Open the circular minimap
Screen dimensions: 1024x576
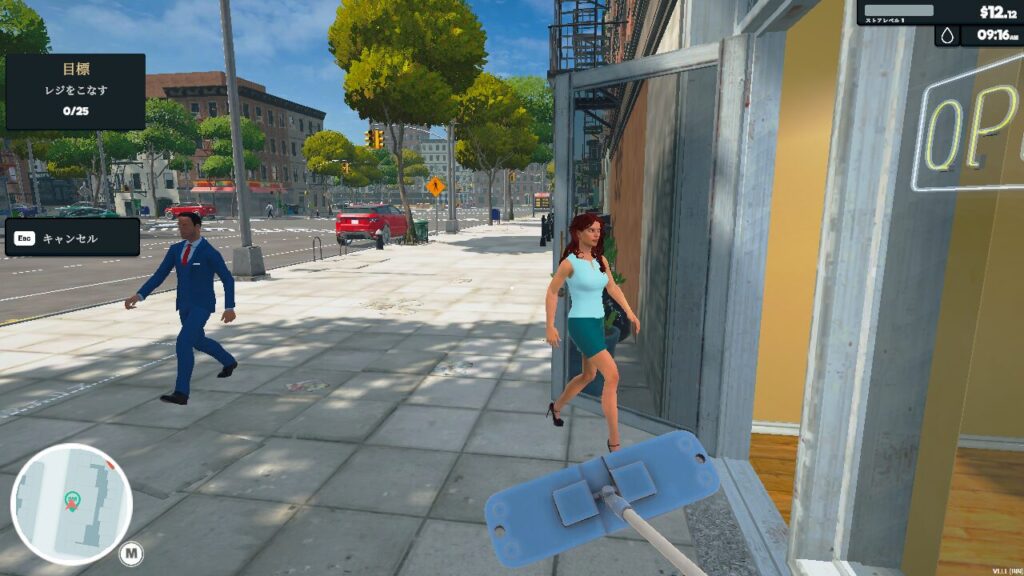pos(72,504)
